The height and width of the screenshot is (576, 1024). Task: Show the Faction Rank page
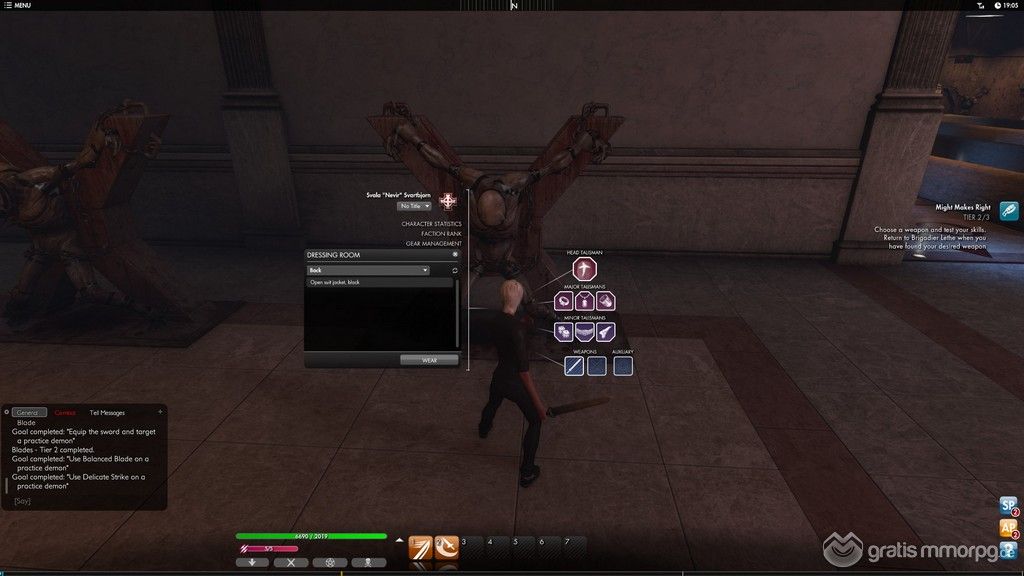(x=441, y=234)
